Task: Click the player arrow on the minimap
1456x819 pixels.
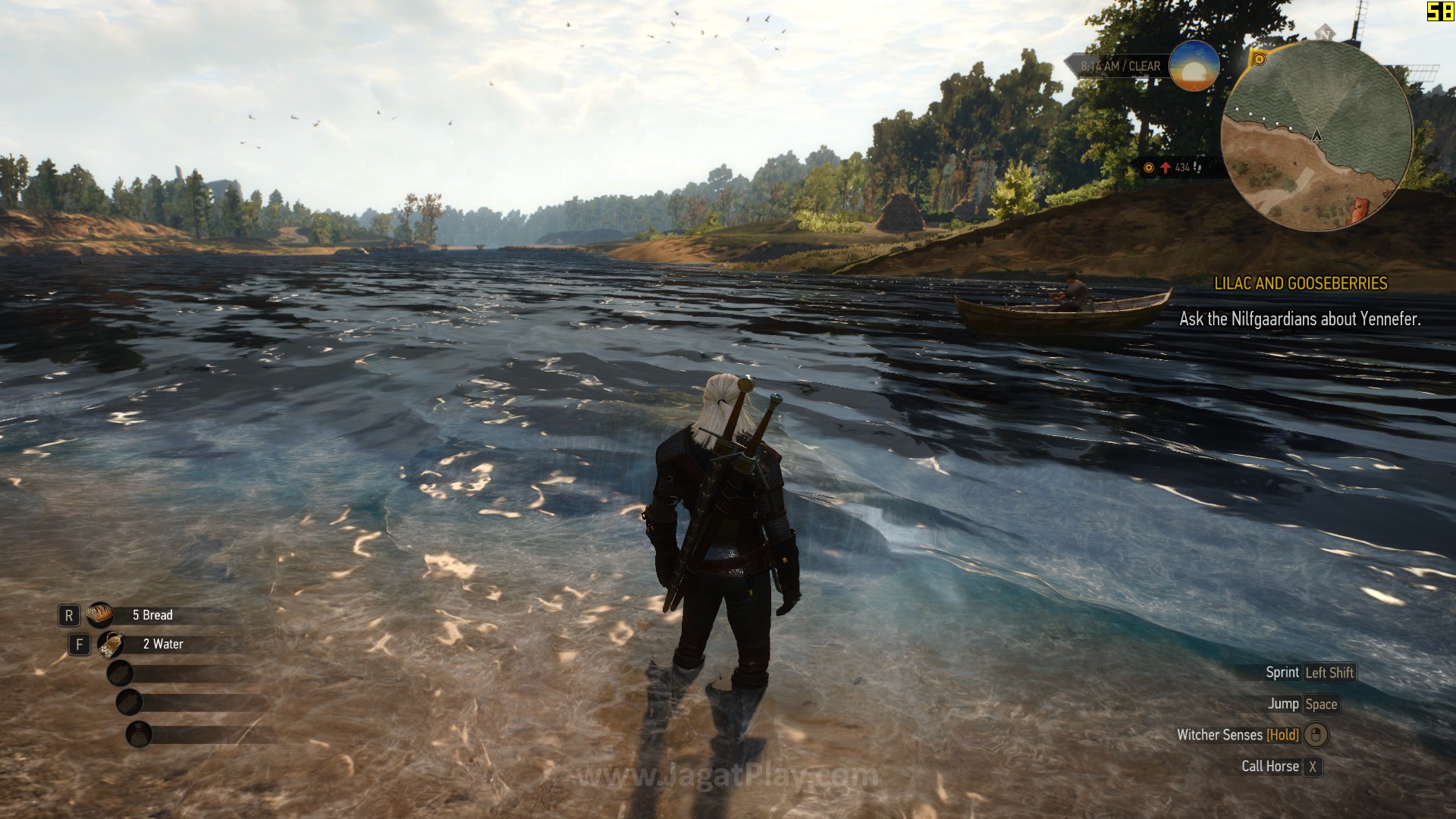Action: tap(1316, 136)
